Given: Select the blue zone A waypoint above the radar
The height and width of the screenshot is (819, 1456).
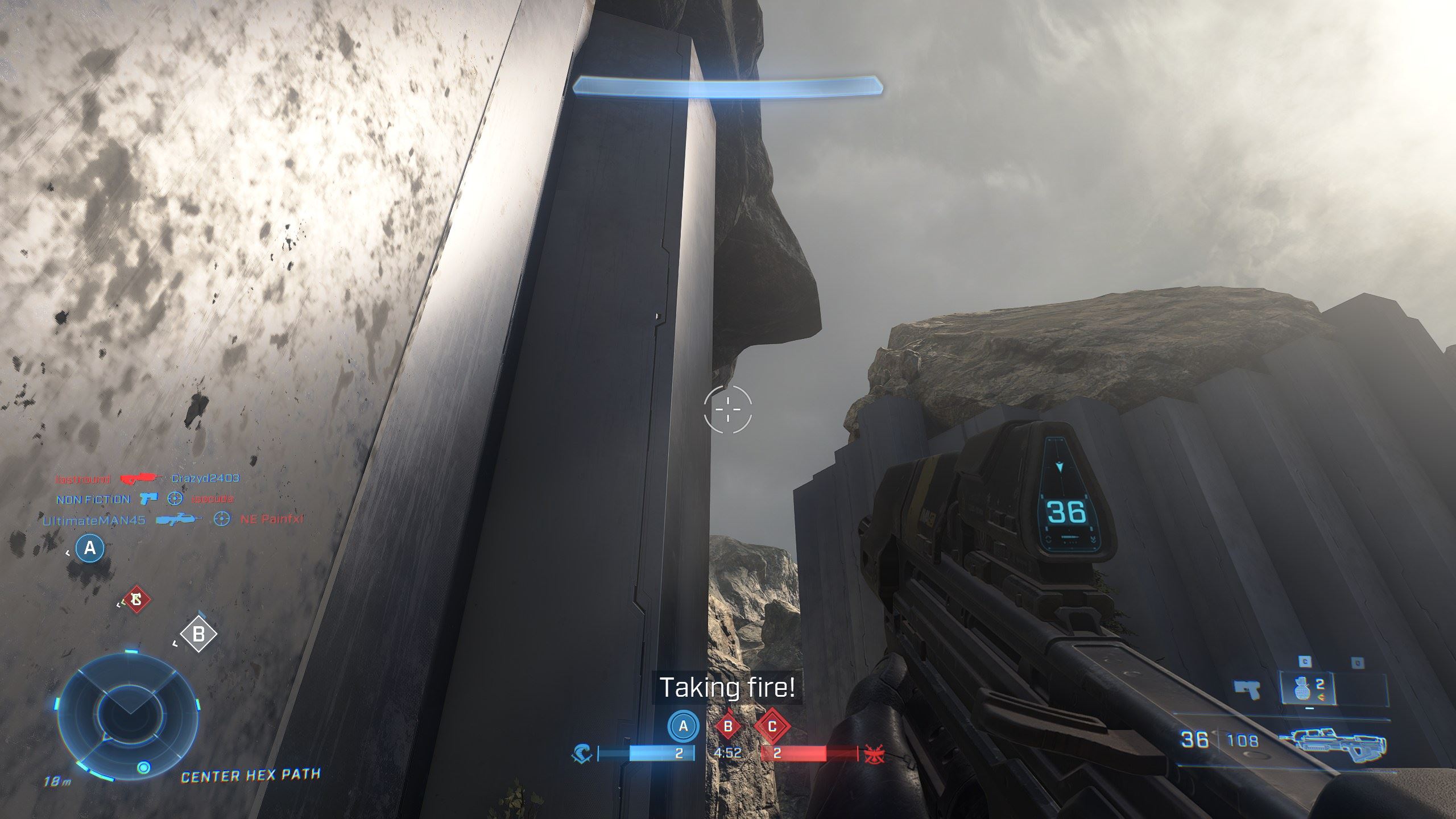Looking at the screenshot, I should 90,548.
